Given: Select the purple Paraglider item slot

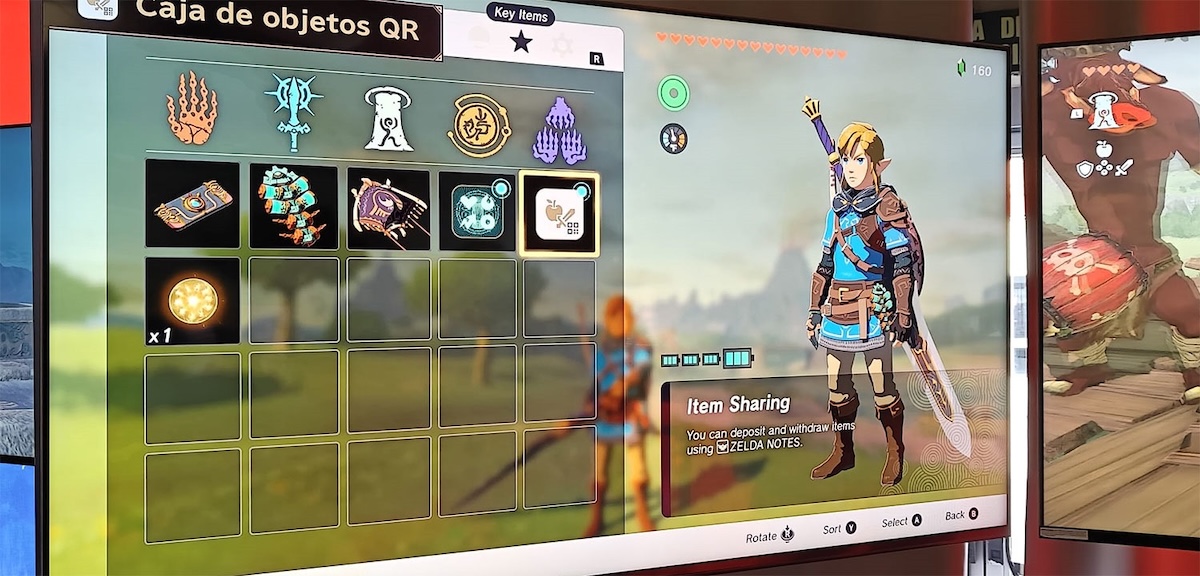Looking at the screenshot, I should [388, 209].
